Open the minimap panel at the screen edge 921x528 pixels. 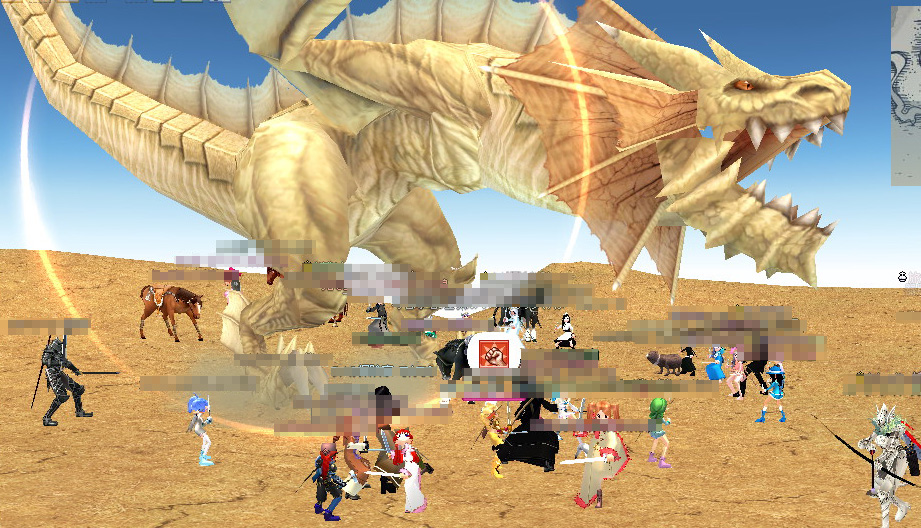click(x=906, y=95)
